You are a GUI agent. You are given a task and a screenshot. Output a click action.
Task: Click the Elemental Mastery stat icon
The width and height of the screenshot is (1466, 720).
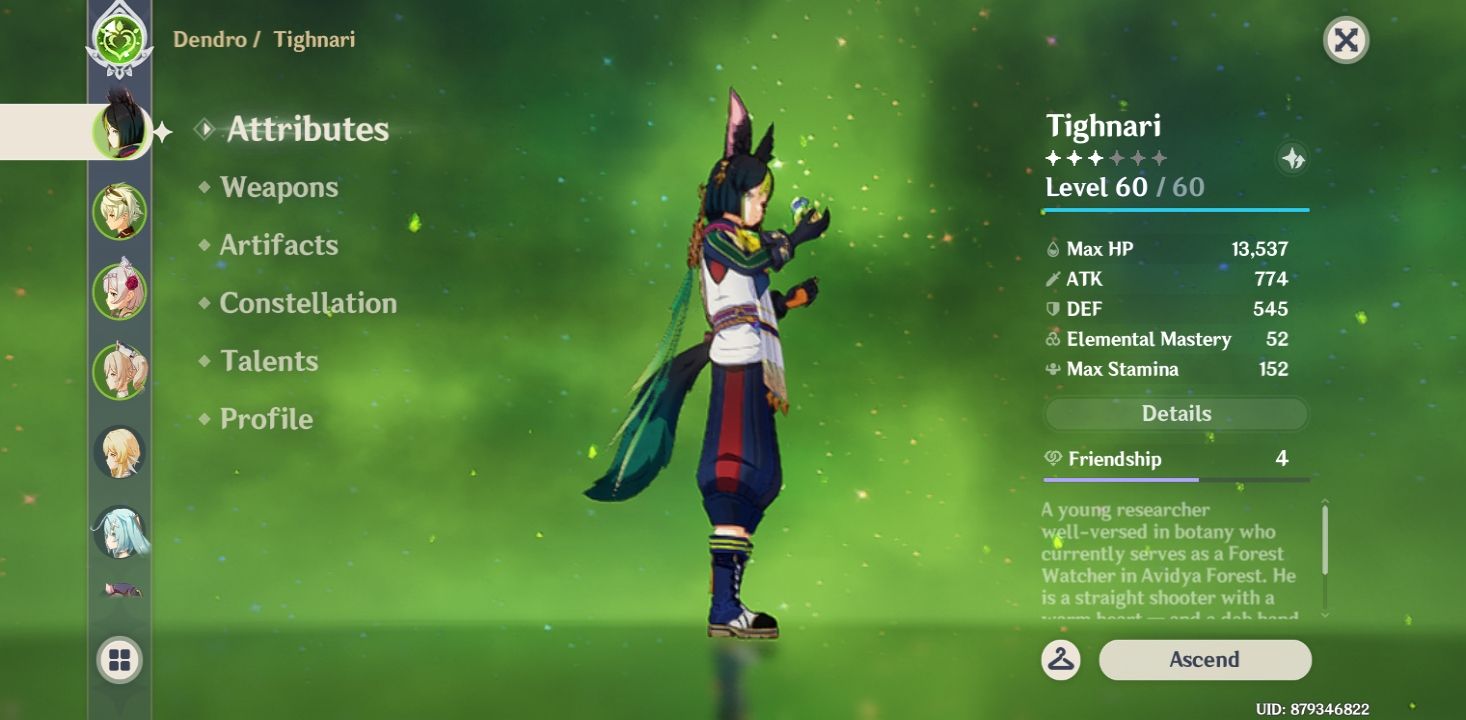[1055, 339]
